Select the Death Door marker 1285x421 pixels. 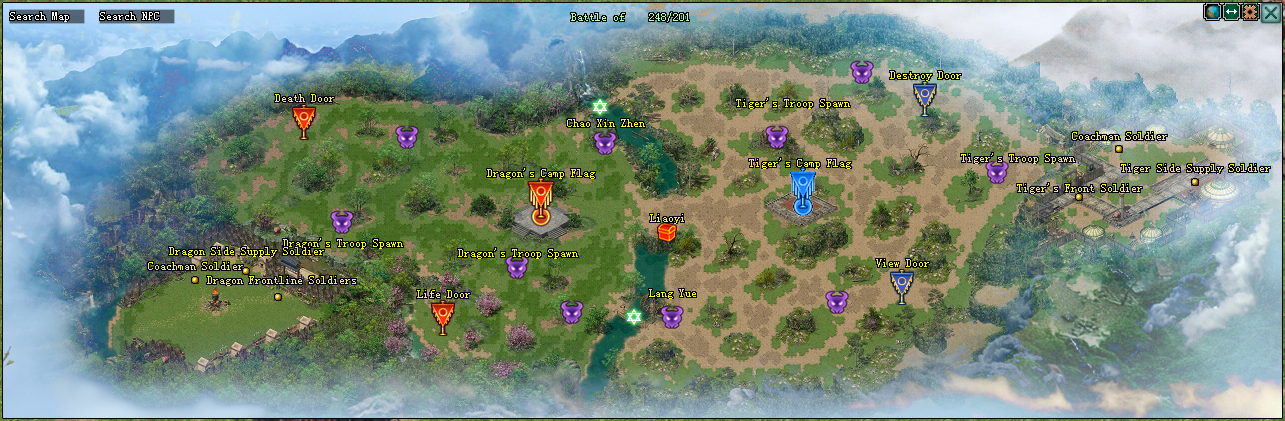[304, 121]
